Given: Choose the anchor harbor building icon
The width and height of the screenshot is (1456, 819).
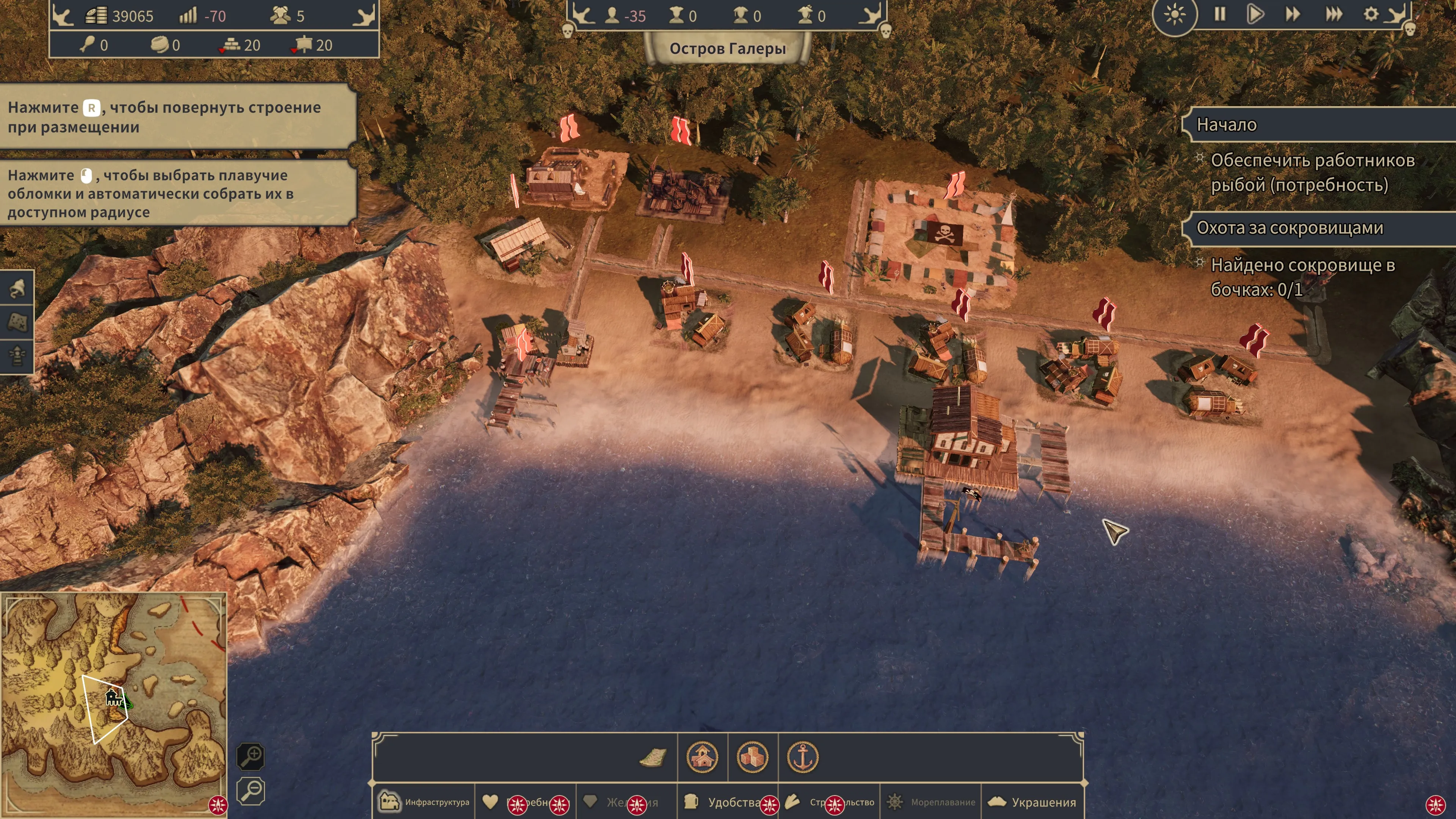Looking at the screenshot, I should 803,758.
